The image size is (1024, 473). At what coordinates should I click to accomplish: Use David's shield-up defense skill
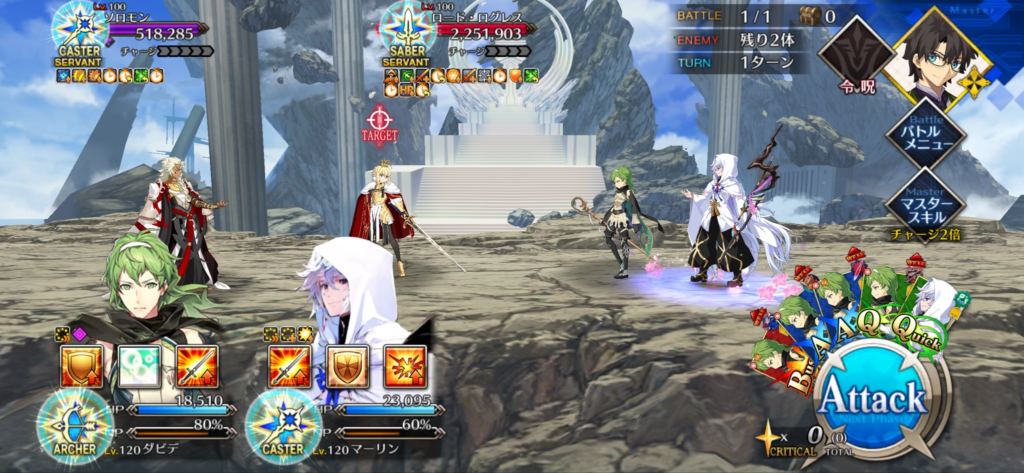pyautogui.click(x=81, y=366)
